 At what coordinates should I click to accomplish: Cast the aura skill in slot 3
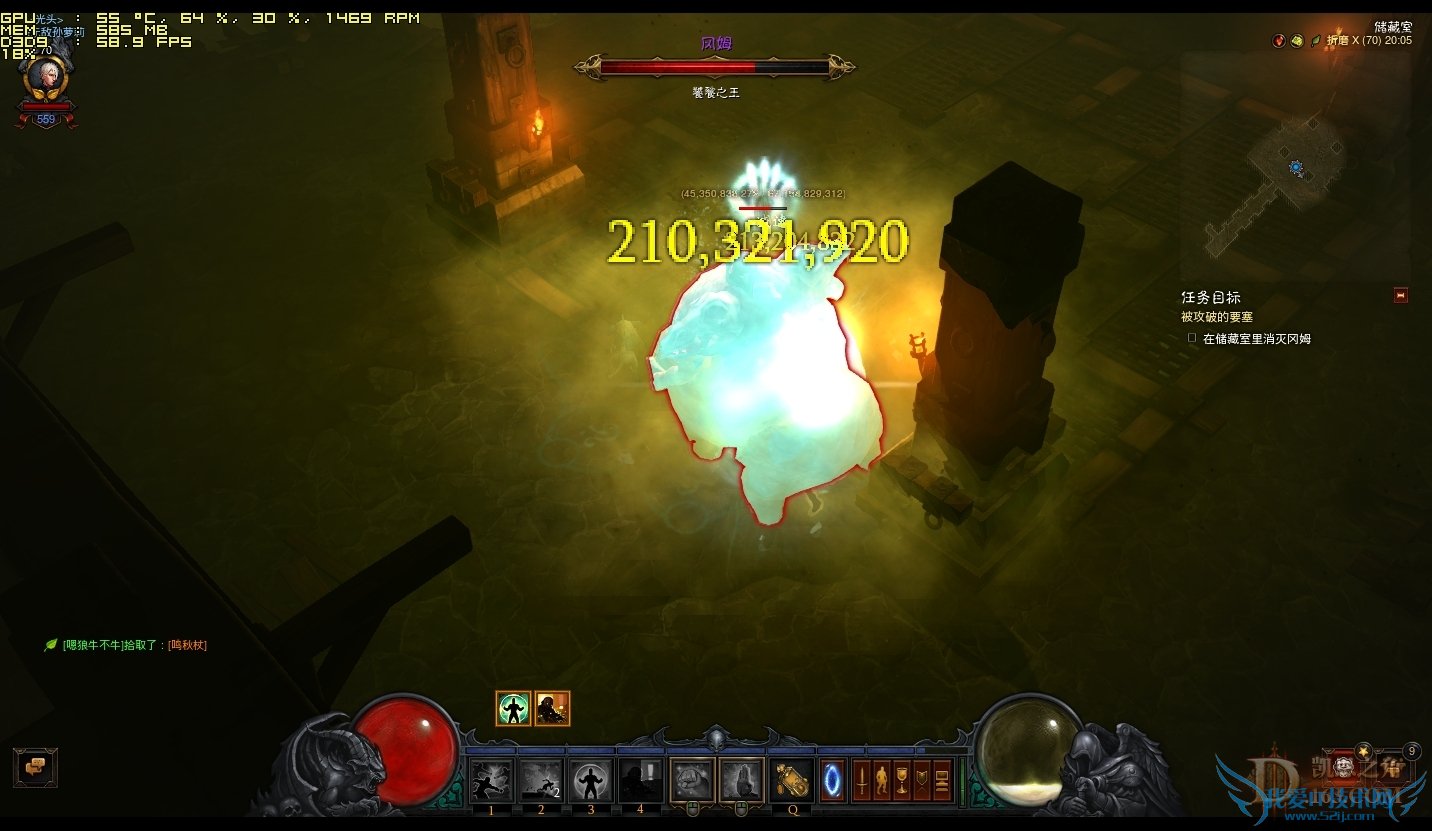(591, 781)
